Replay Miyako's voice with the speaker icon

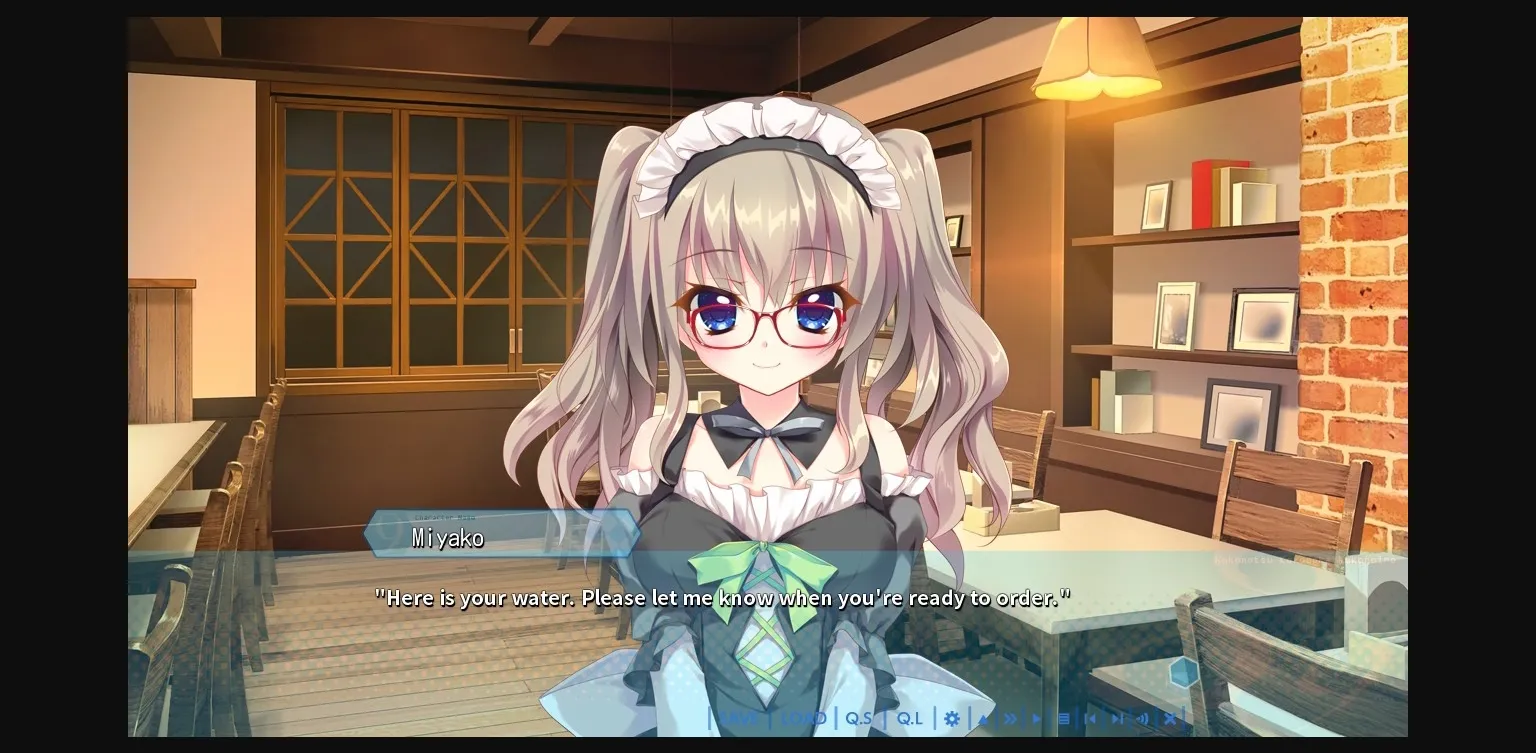[1143, 718]
